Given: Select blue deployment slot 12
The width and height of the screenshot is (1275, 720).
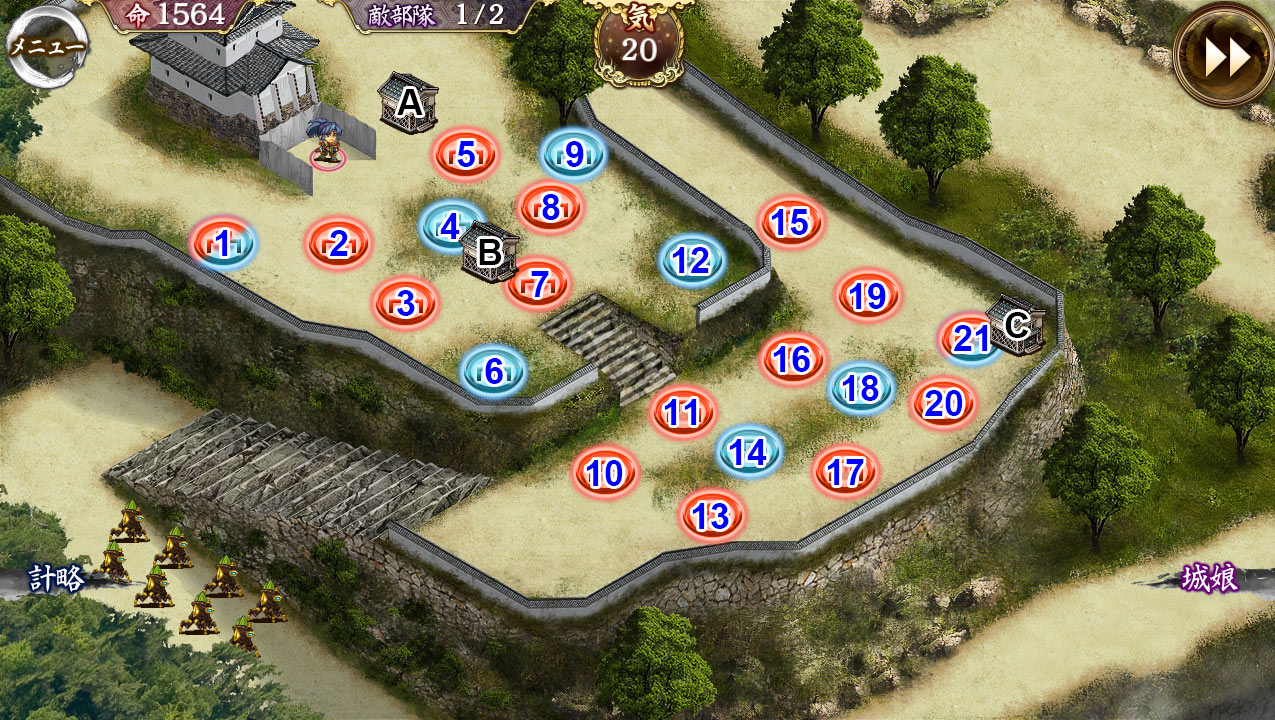Looking at the screenshot, I should click(x=691, y=261).
